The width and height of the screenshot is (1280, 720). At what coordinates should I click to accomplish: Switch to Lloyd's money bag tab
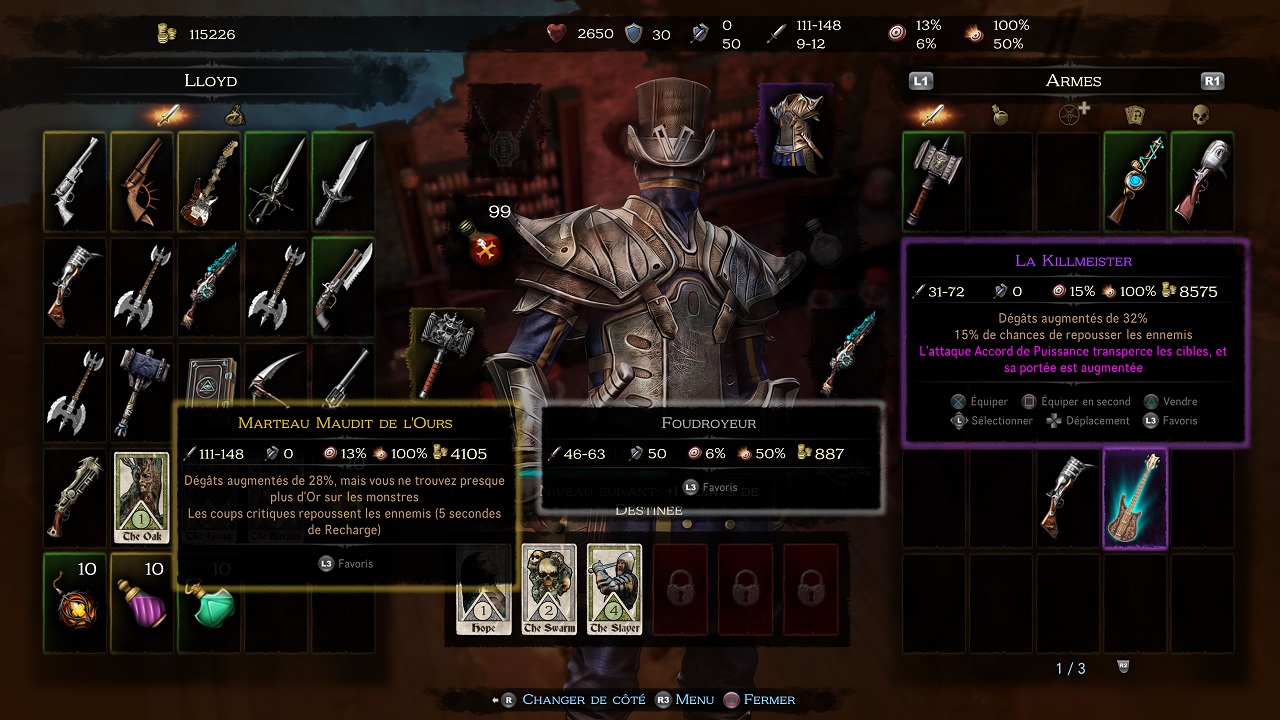click(234, 115)
